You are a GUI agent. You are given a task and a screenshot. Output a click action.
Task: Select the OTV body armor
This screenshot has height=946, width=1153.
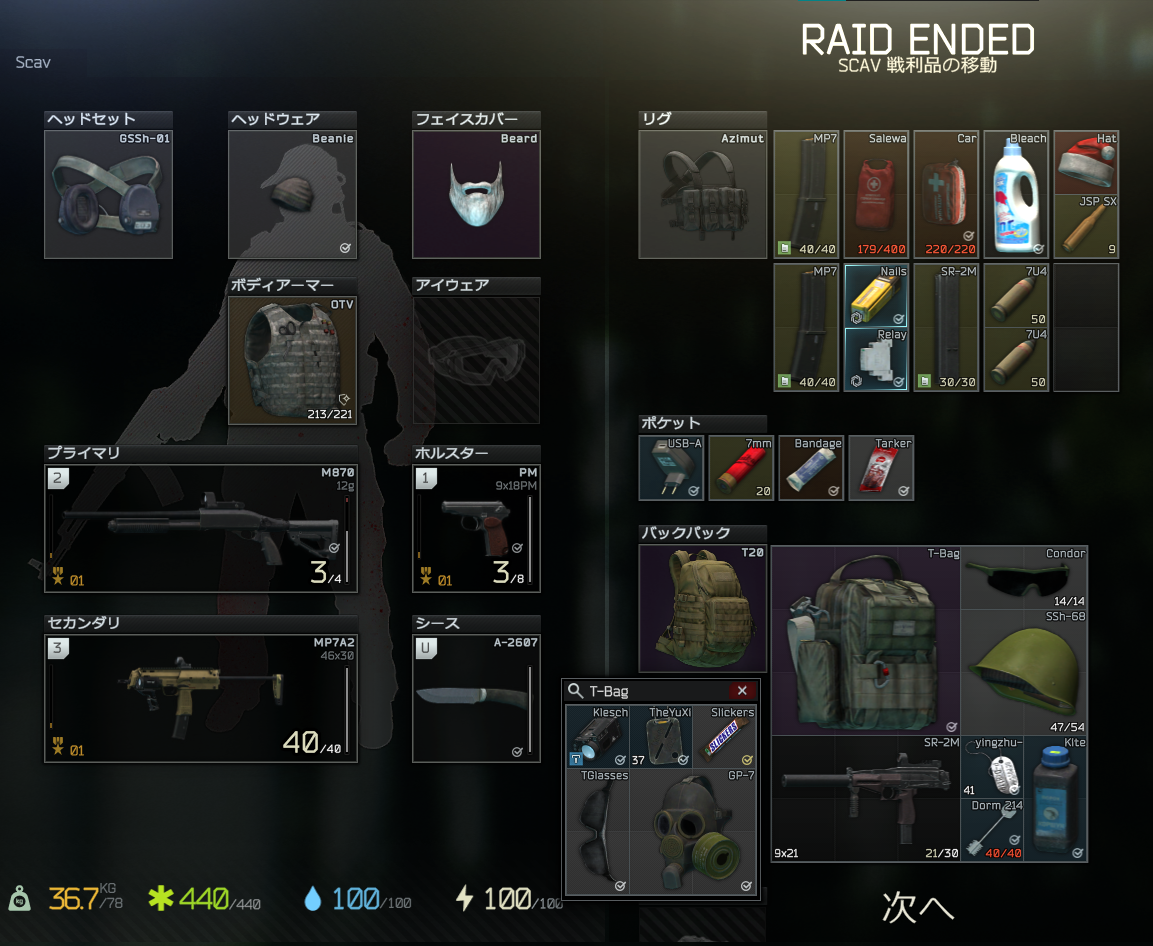292,360
